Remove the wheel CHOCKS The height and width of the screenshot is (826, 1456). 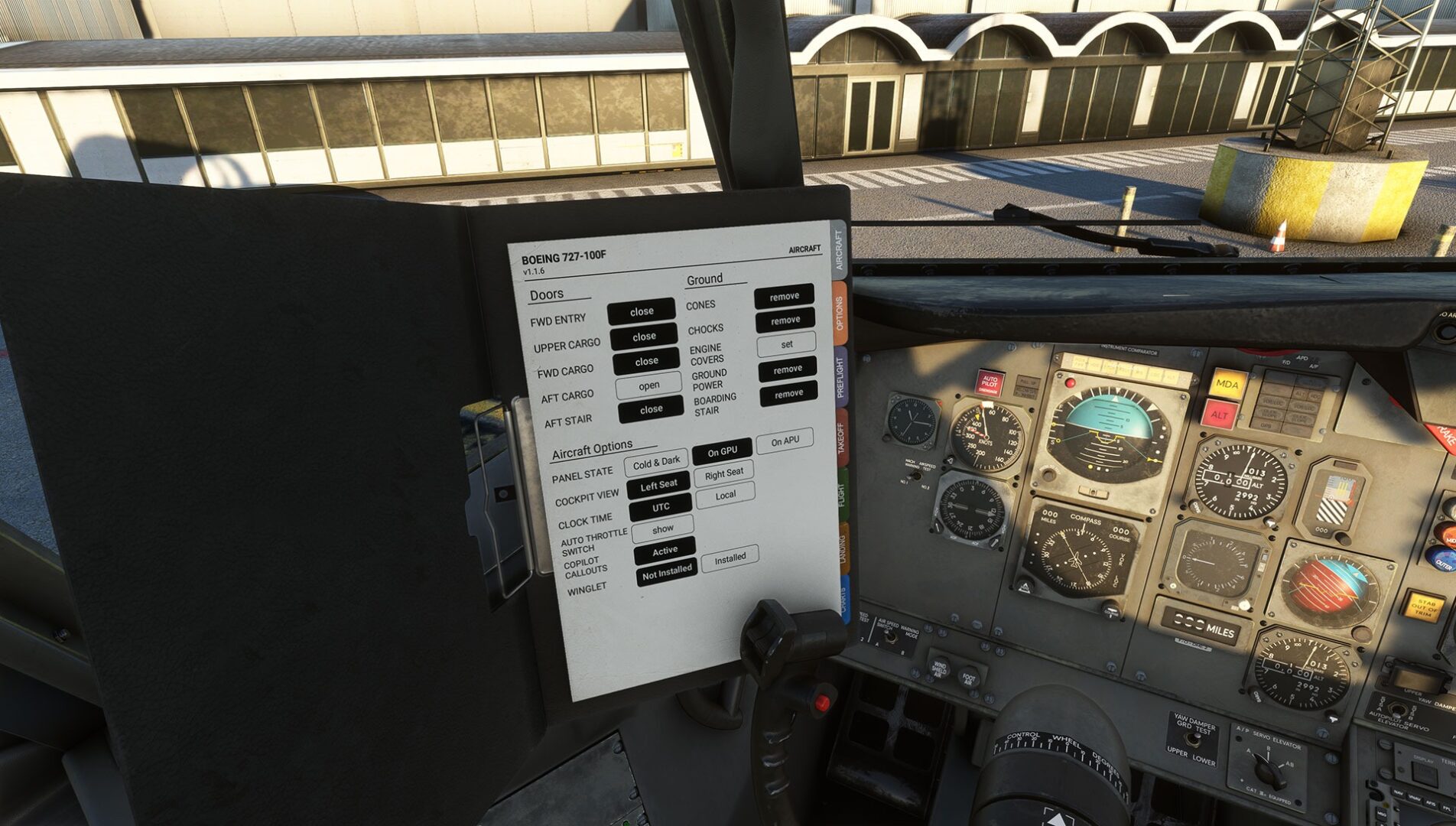click(x=785, y=320)
